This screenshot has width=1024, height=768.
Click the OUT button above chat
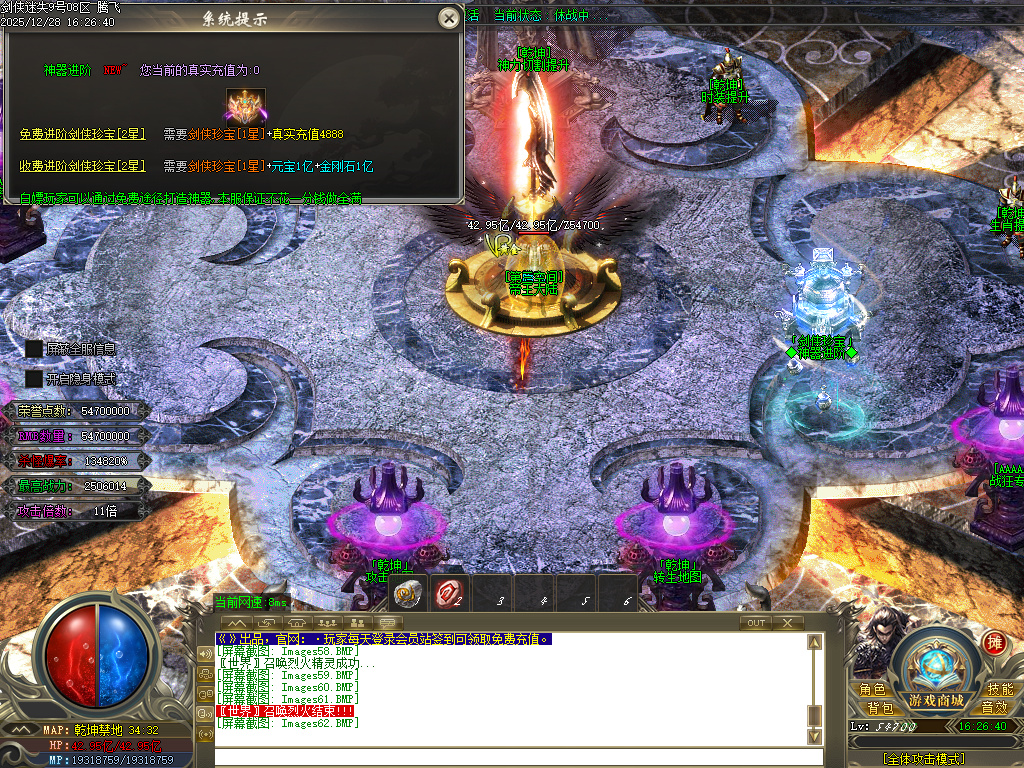tap(756, 623)
